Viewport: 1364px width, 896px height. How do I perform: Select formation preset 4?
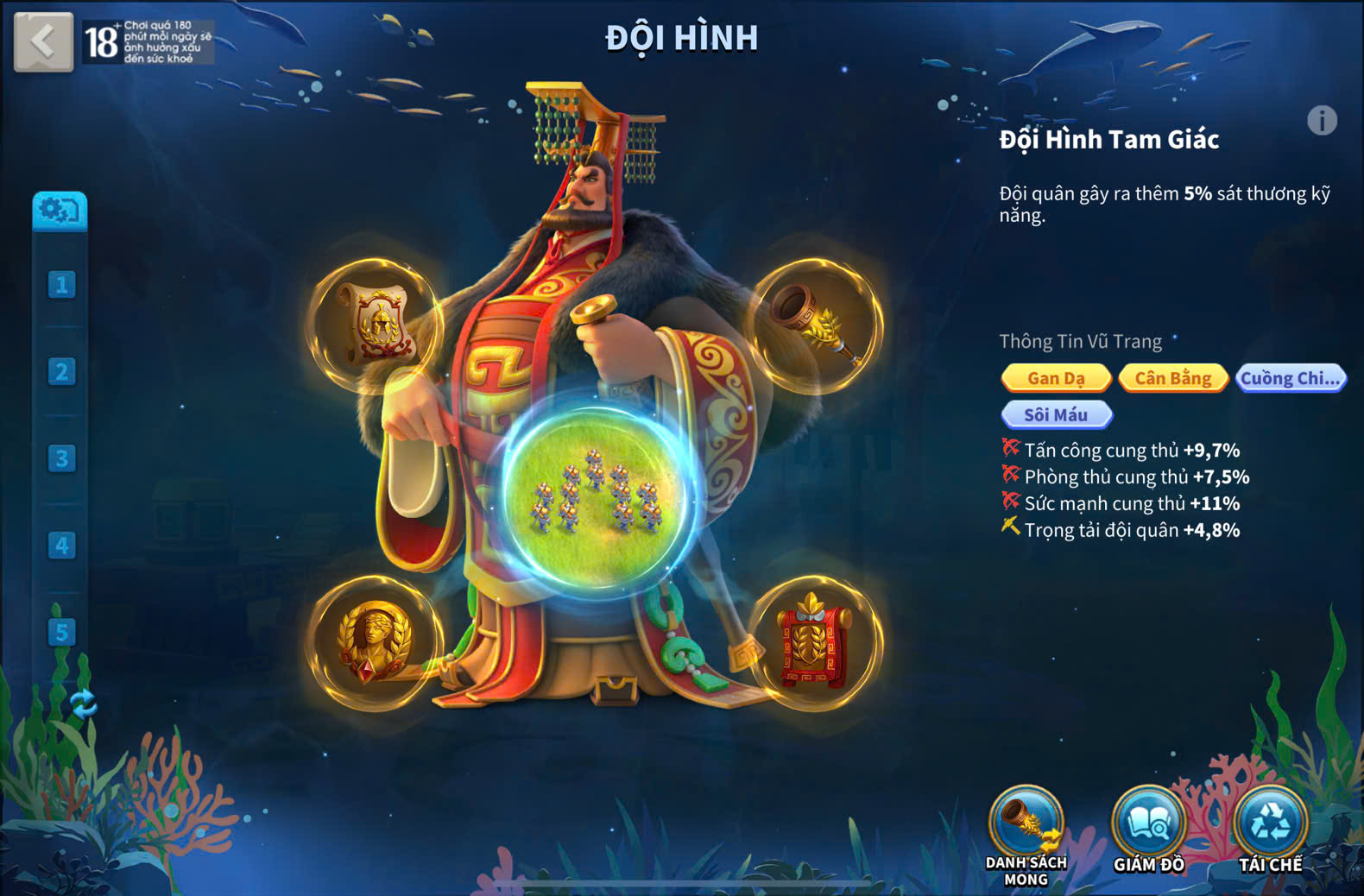click(x=61, y=546)
